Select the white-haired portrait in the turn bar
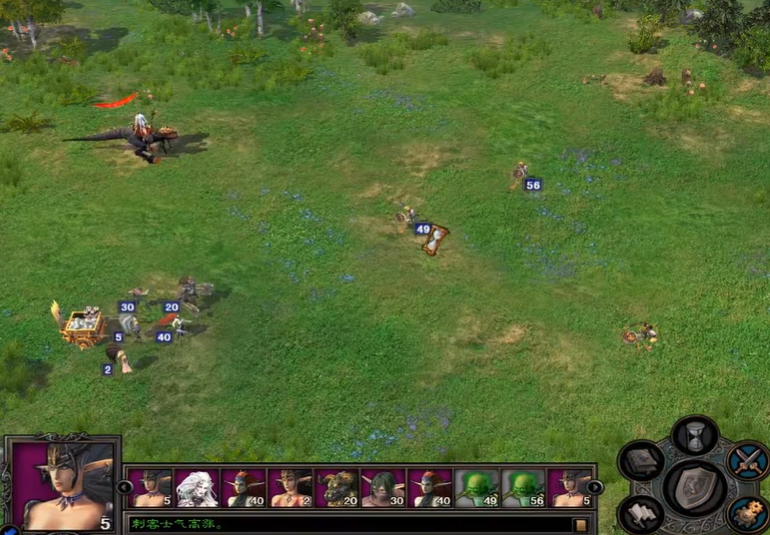This screenshot has width=770, height=535. pyautogui.click(x=197, y=488)
